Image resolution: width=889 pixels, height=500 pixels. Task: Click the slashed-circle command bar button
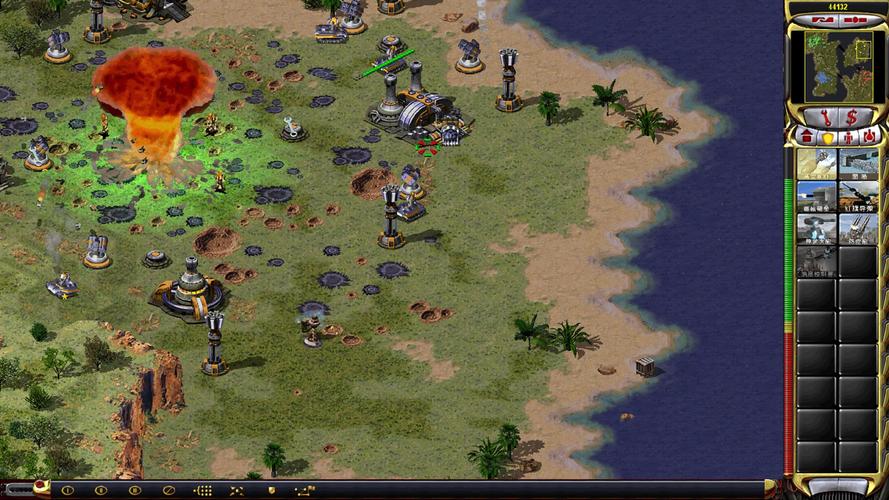tap(169, 490)
